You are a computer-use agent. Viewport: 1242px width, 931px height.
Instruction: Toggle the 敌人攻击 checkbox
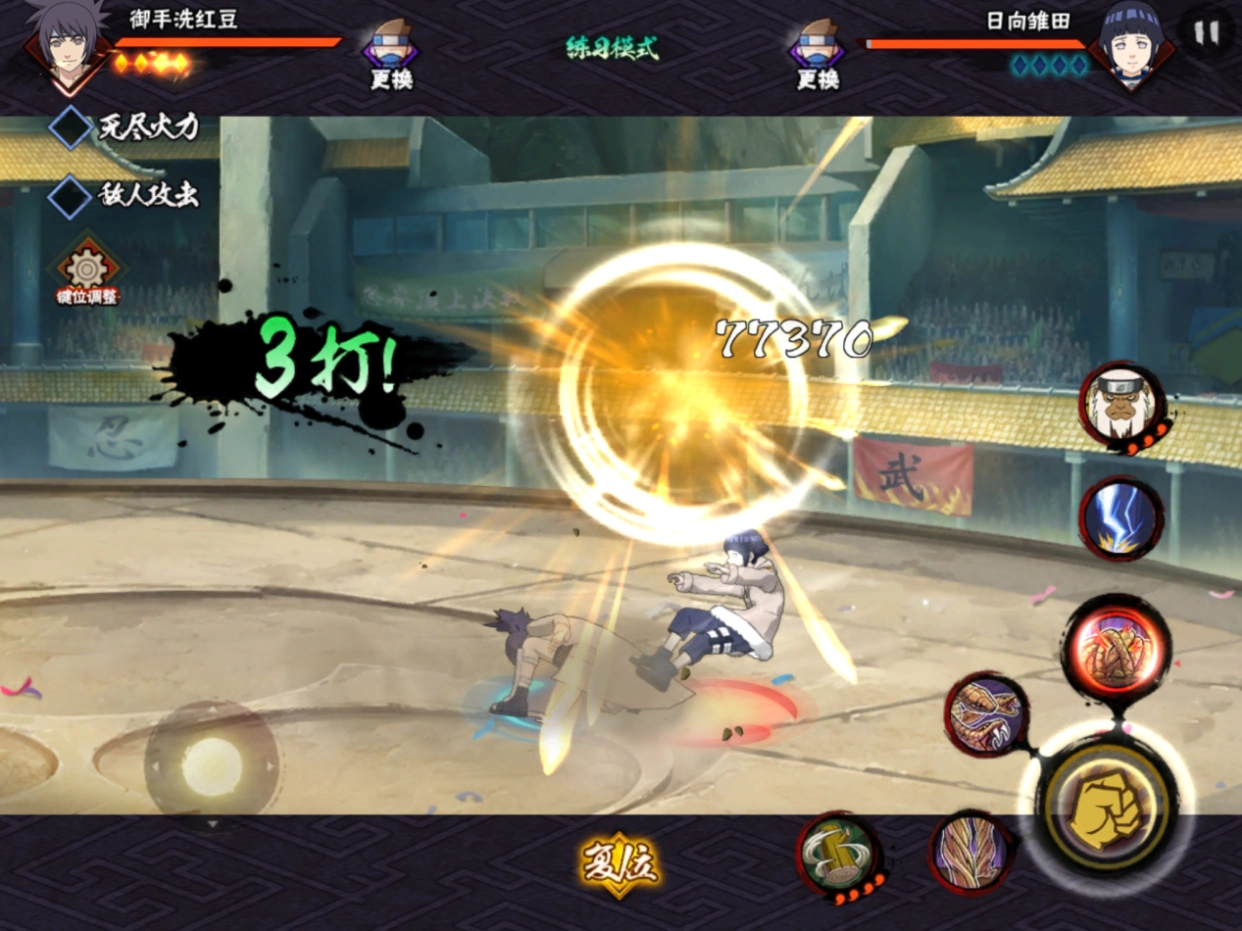(71, 196)
